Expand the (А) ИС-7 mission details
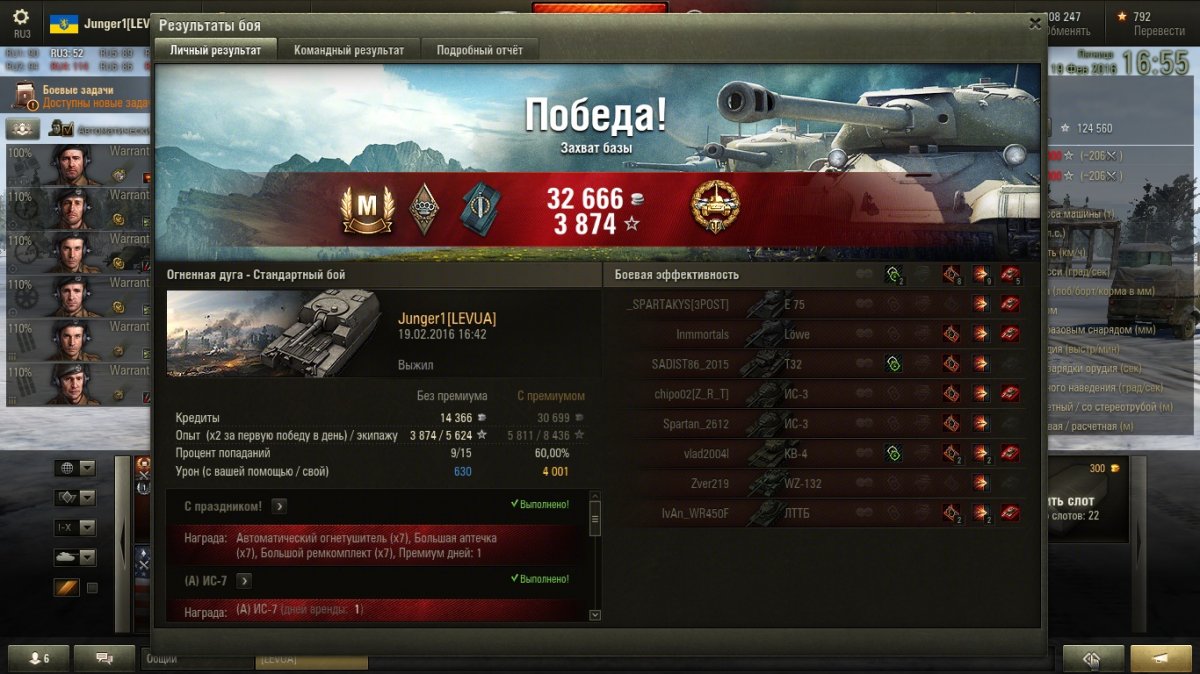The height and width of the screenshot is (674, 1200). tap(243, 580)
